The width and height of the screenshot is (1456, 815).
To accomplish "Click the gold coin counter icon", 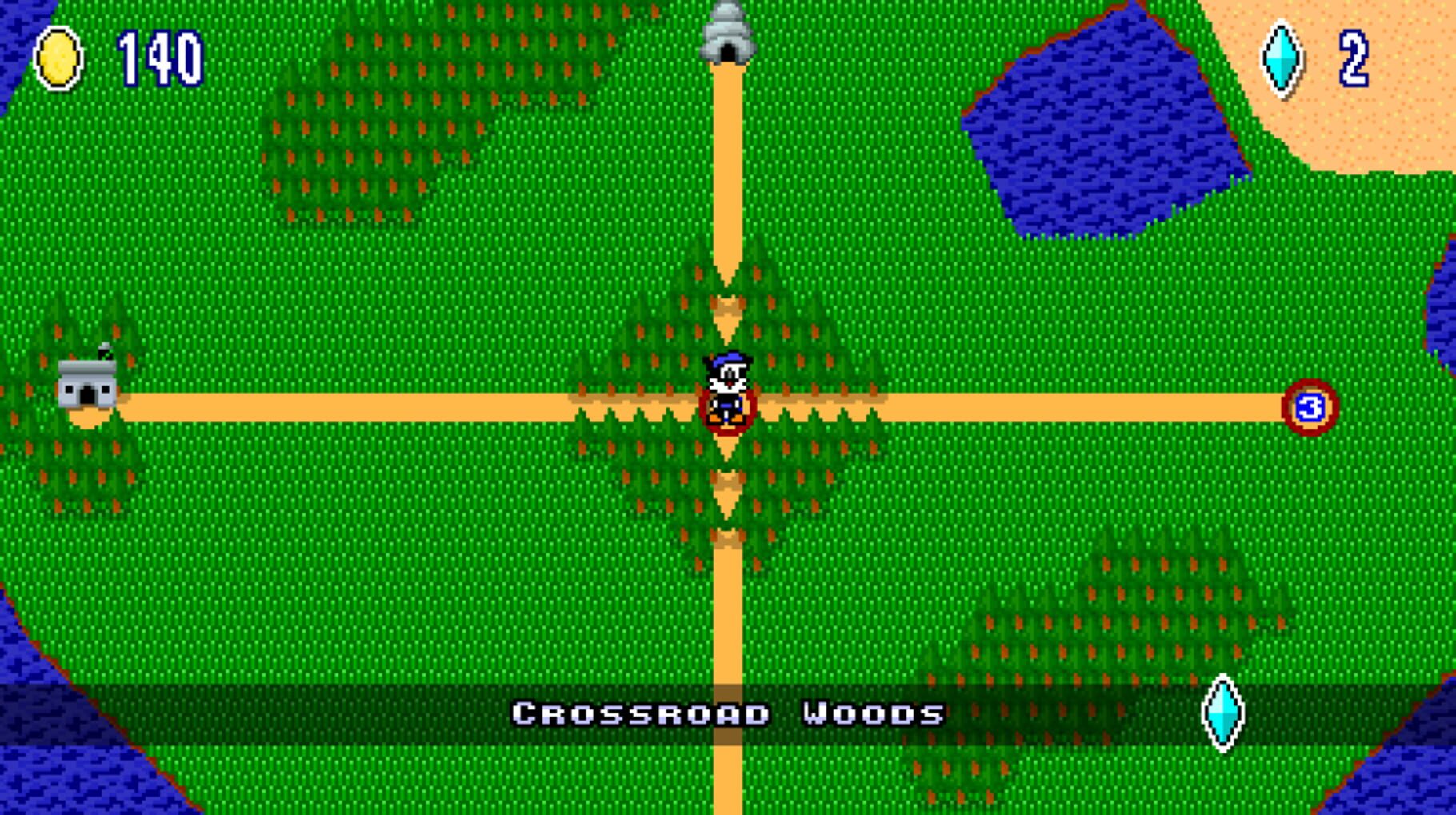I will [x=58, y=55].
